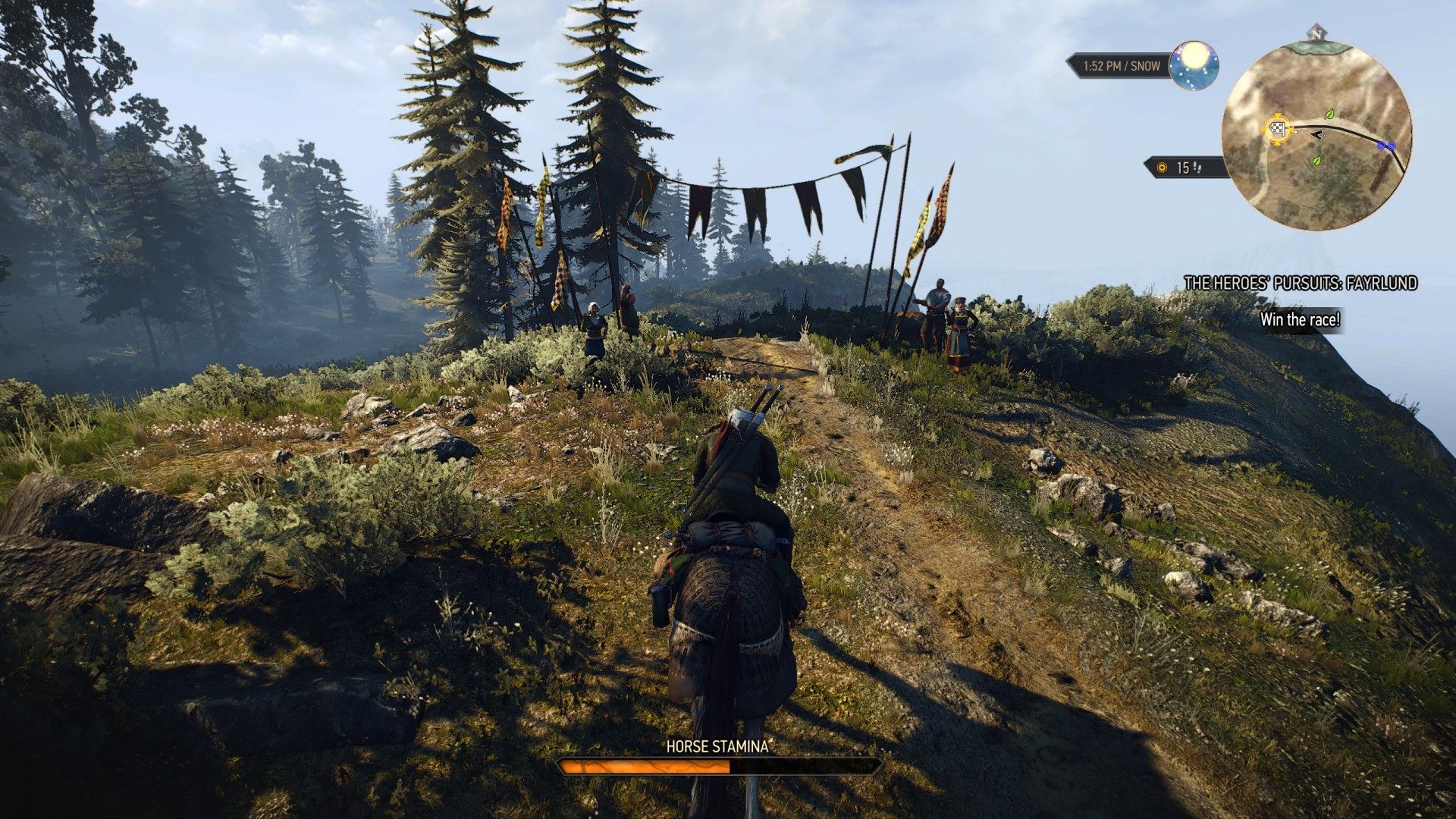Click the white waypoint dot near the quest flag
1456x819 pixels.
point(1294,132)
